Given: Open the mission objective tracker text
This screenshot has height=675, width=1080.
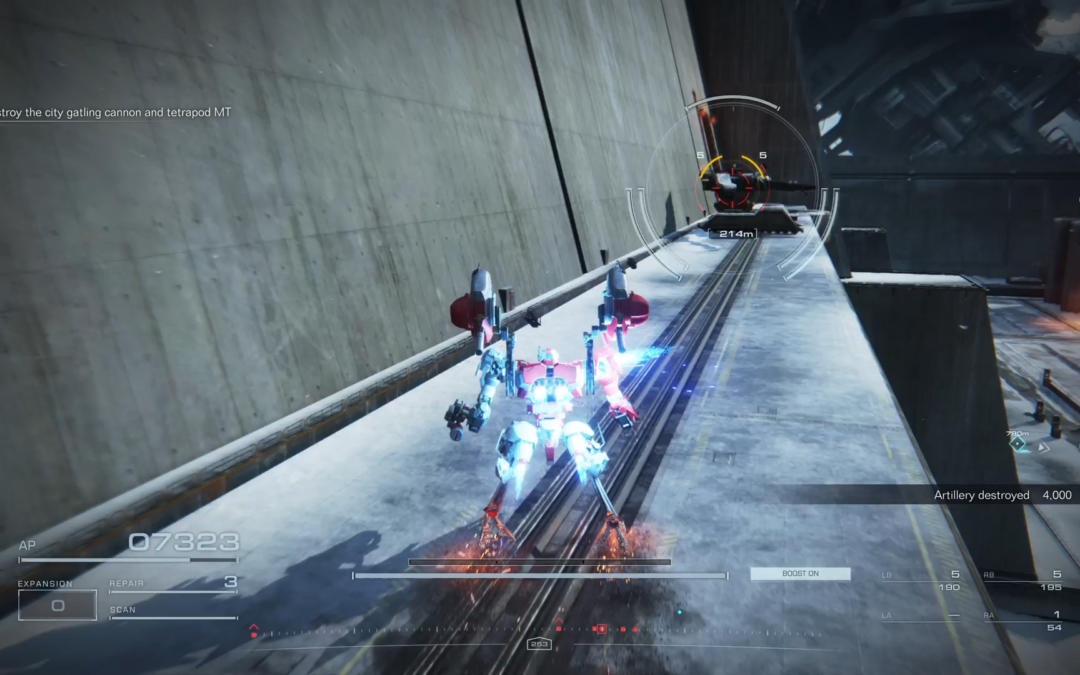Looking at the screenshot, I should pos(115,113).
